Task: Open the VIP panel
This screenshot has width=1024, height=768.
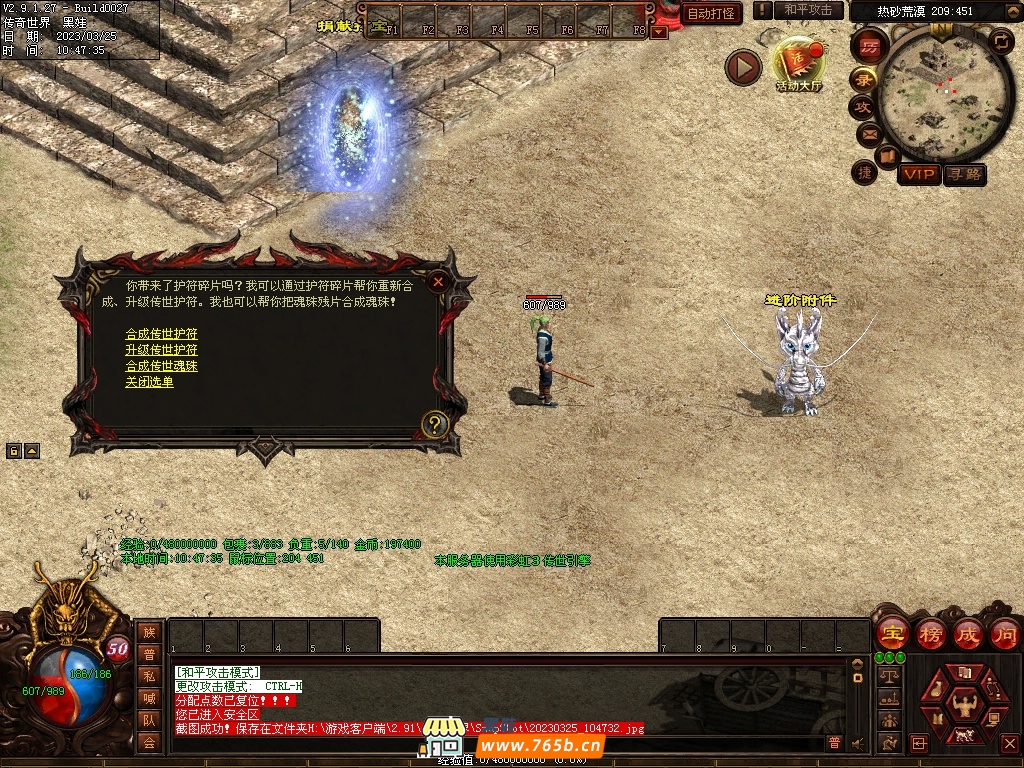Action: pos(918,174)
